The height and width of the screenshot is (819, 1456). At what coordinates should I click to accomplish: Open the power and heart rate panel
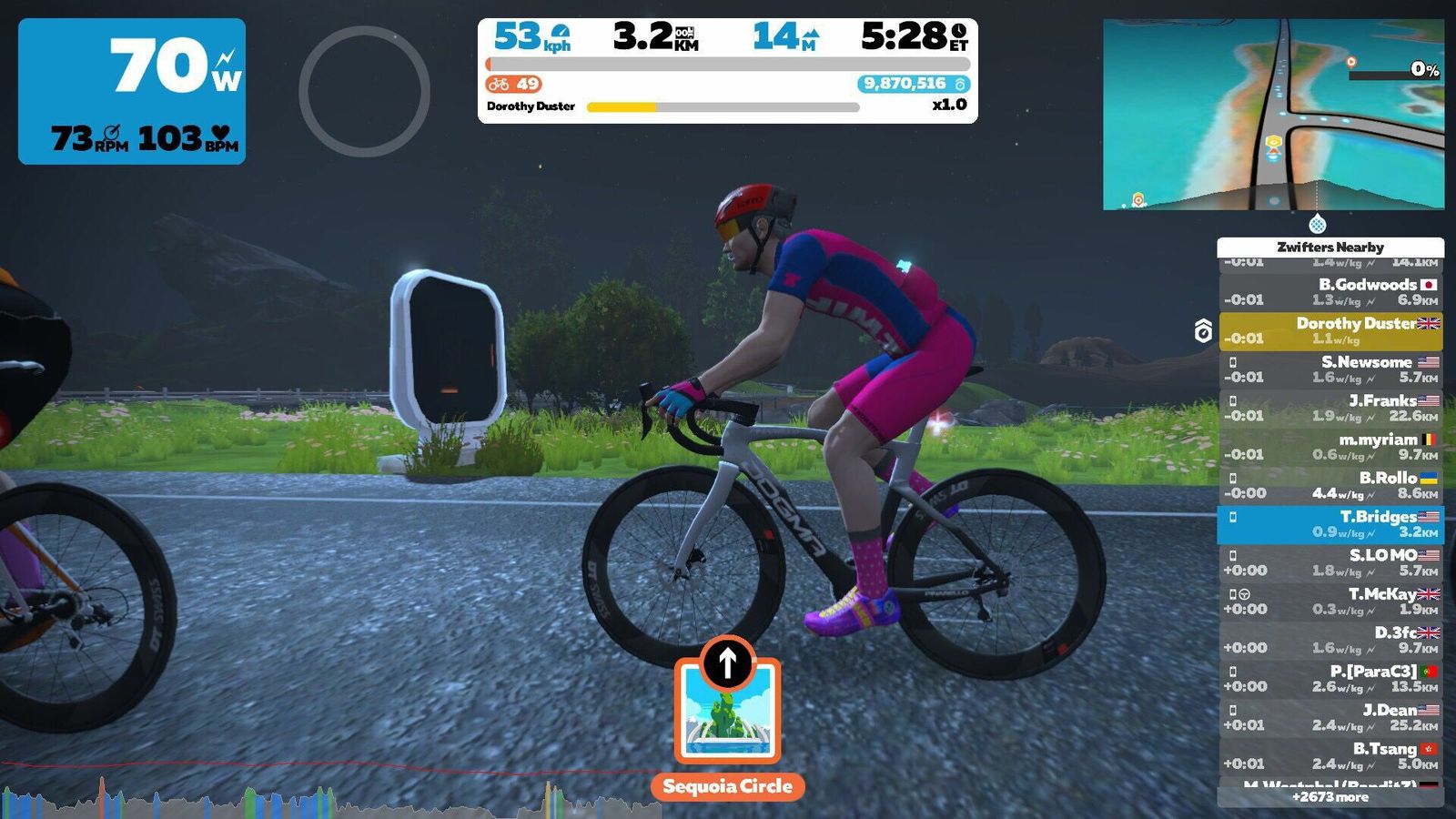tap(132, 91)
